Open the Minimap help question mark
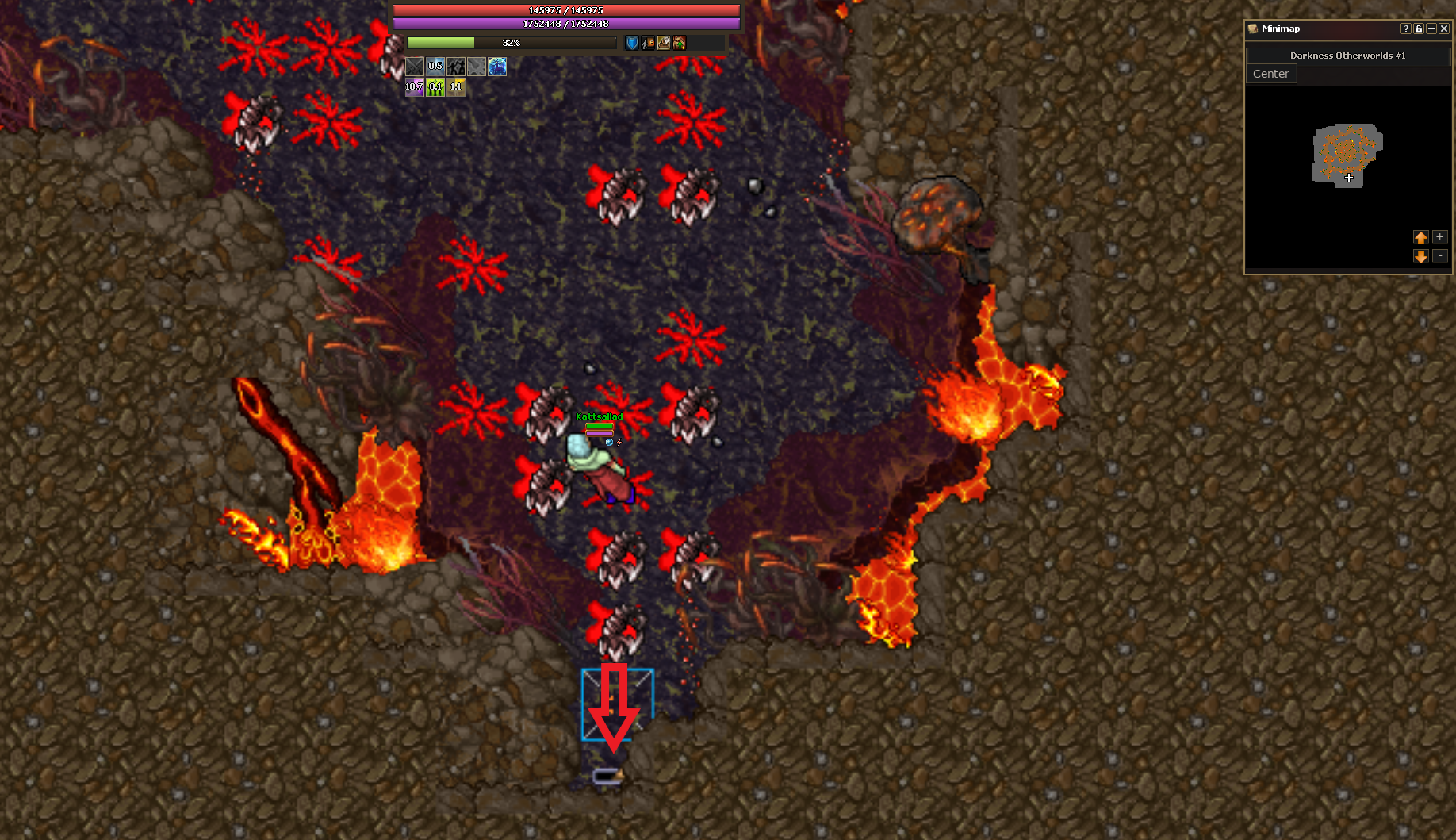The width and height of the screenshot is (1456, 840). 1406,29
